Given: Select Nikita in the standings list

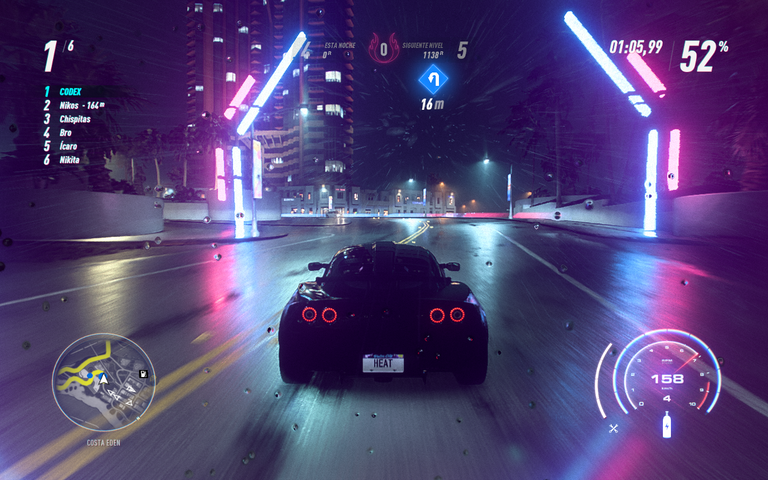Looking at the screenshot, I should [x=69, y=159].
